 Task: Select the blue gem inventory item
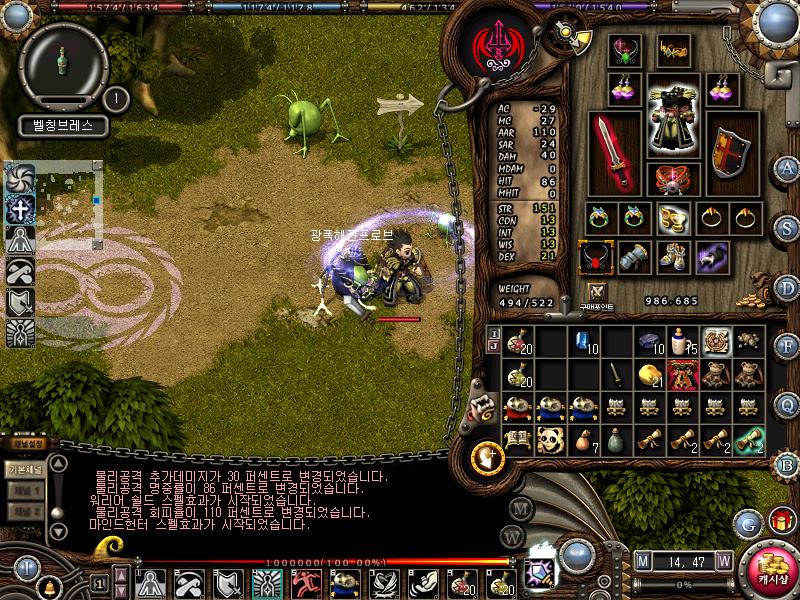pyautogui.click(x=582, y=342)
